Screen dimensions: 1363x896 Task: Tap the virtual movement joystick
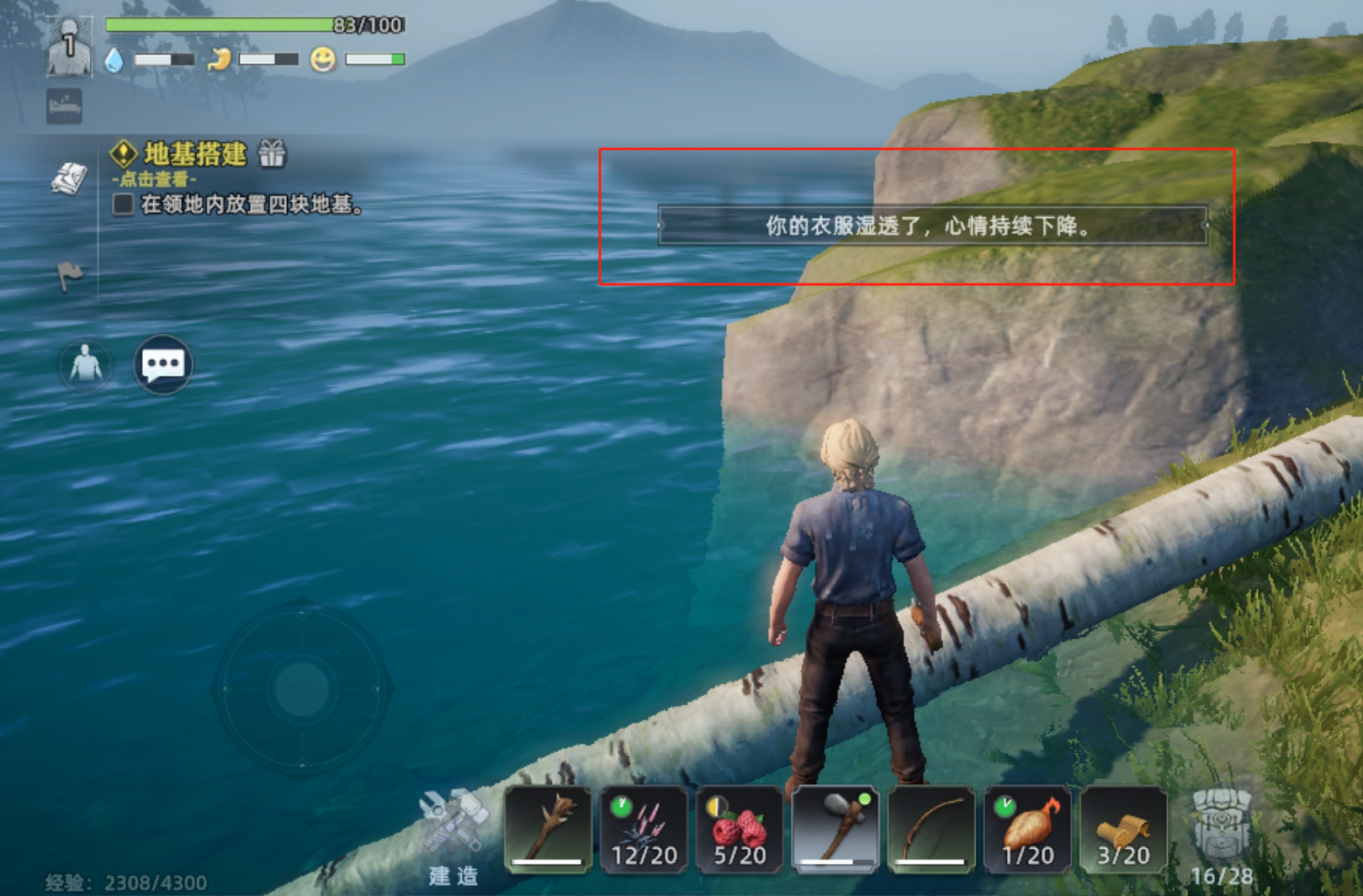(301, 688)
